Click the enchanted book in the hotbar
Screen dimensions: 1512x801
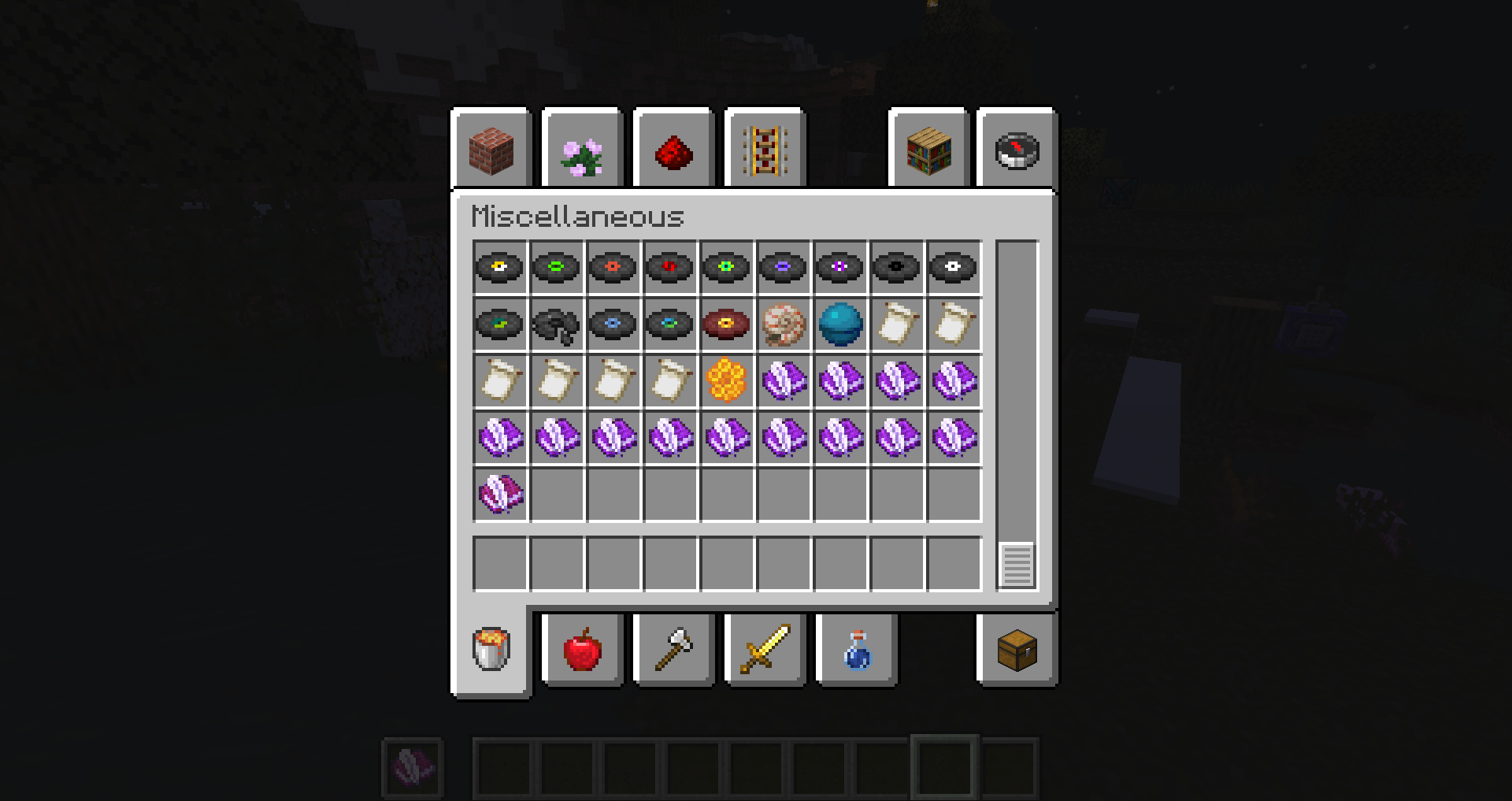click(x=413, y=766)
